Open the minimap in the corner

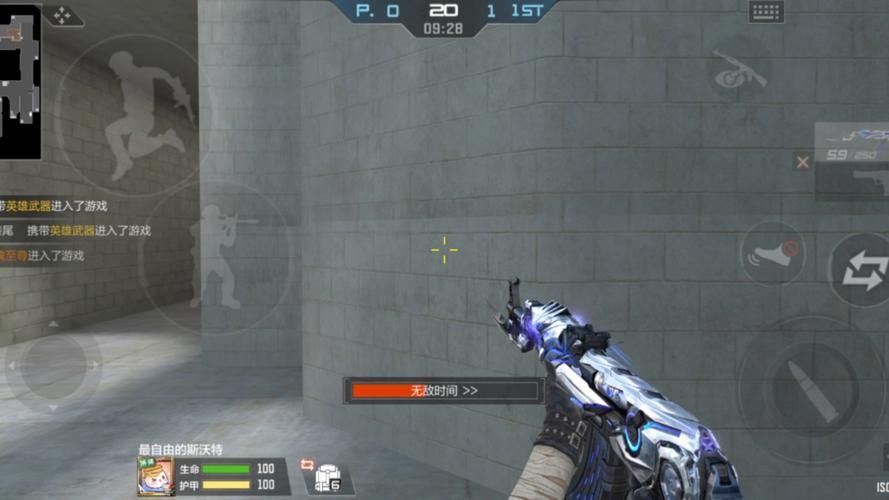click(x=20, y=80)
